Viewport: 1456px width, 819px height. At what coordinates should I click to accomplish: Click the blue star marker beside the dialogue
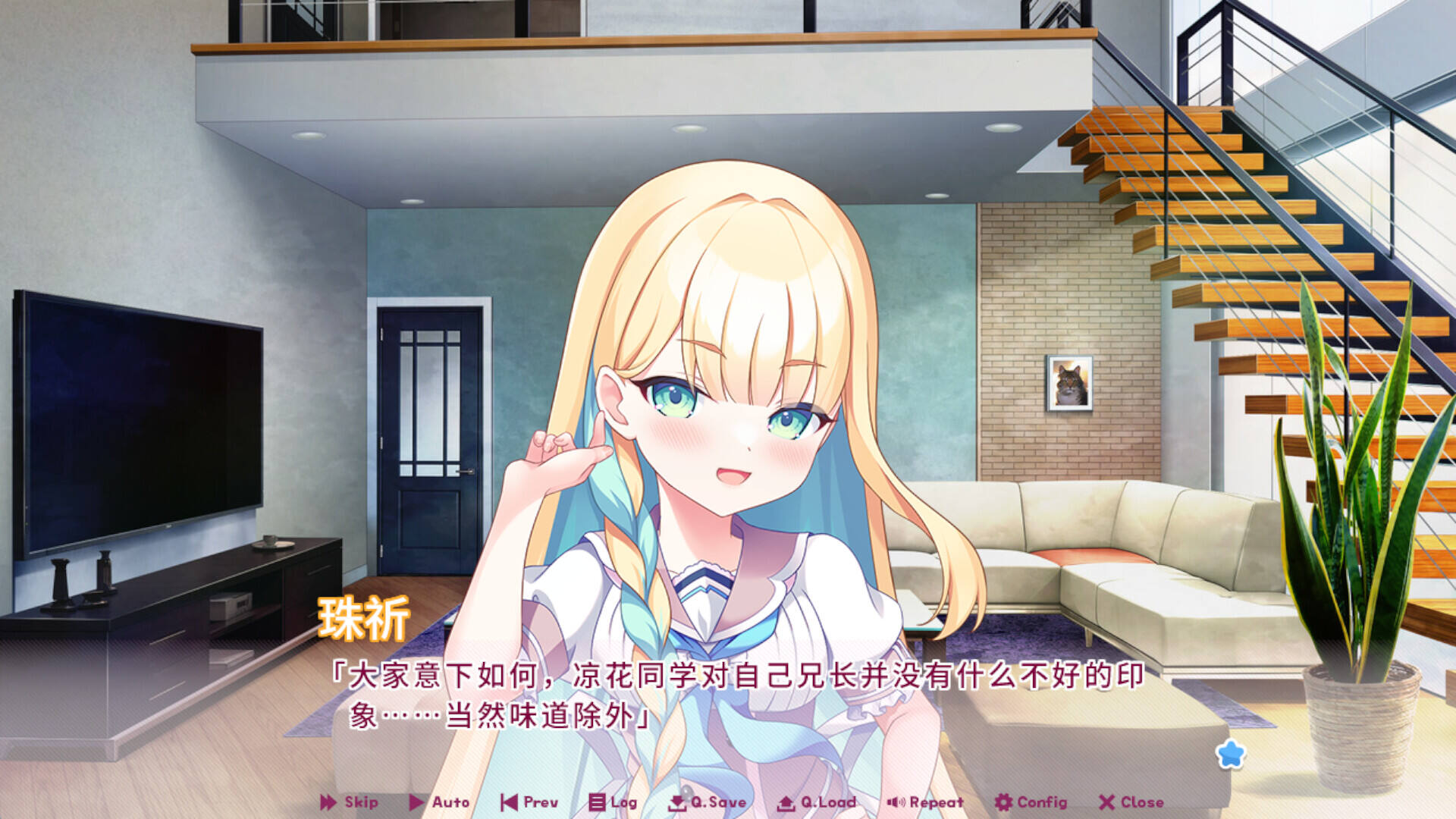pos(1229,753)
